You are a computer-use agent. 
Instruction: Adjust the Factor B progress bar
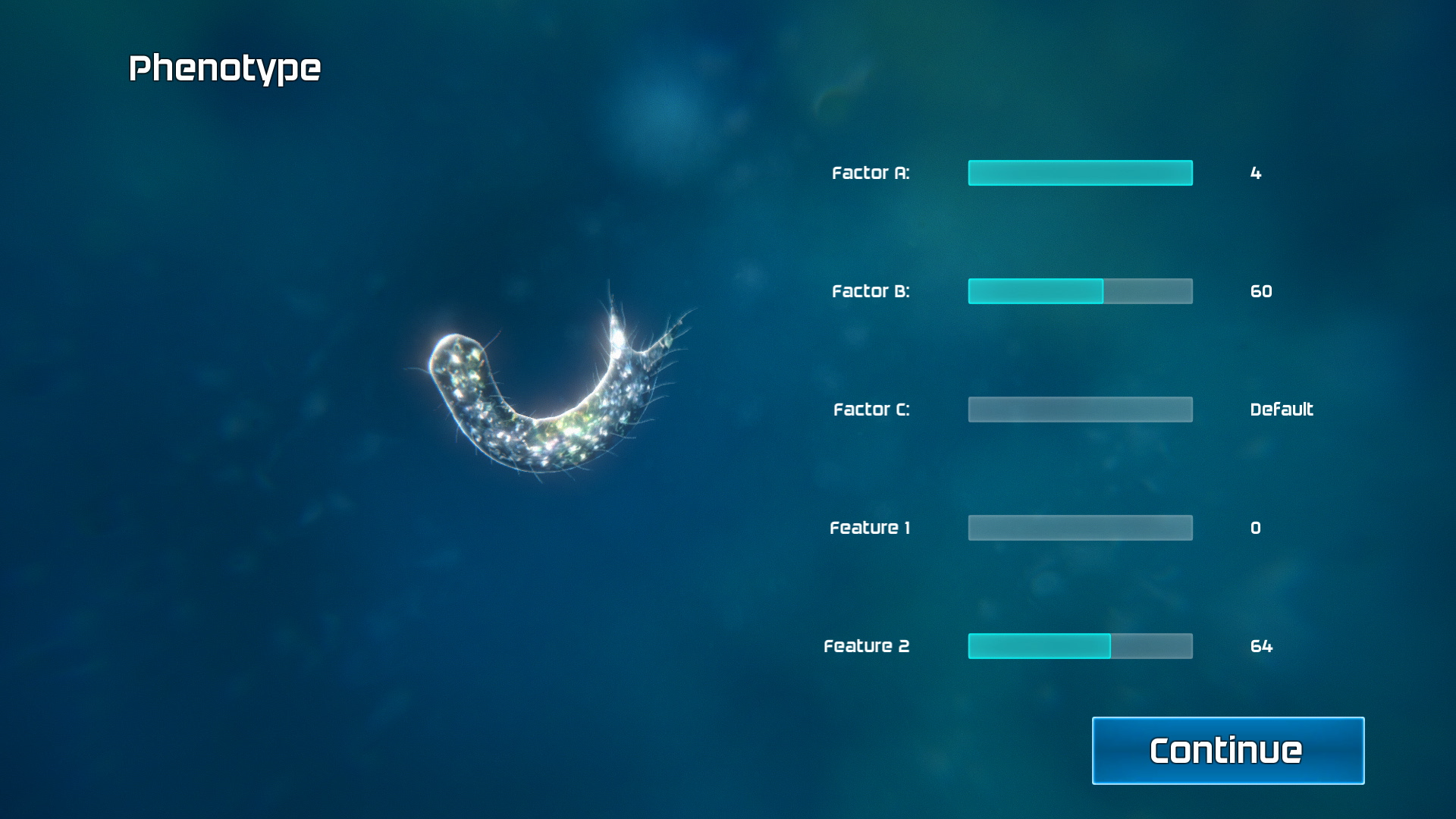pyautogui.click(x=1080, y=291)
